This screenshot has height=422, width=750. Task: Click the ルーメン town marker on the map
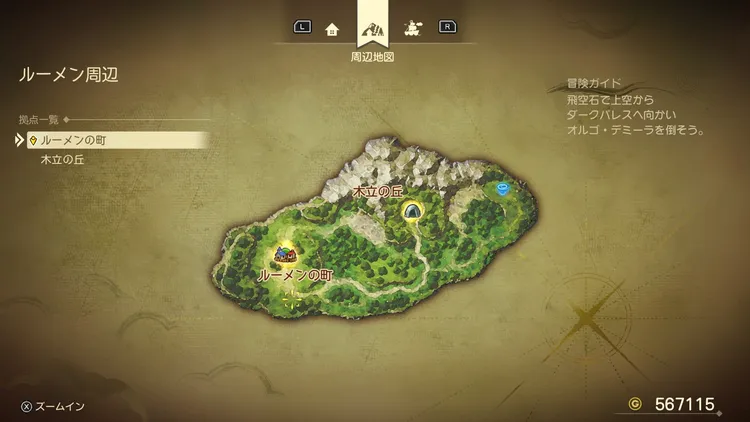[x=286, y=255]
